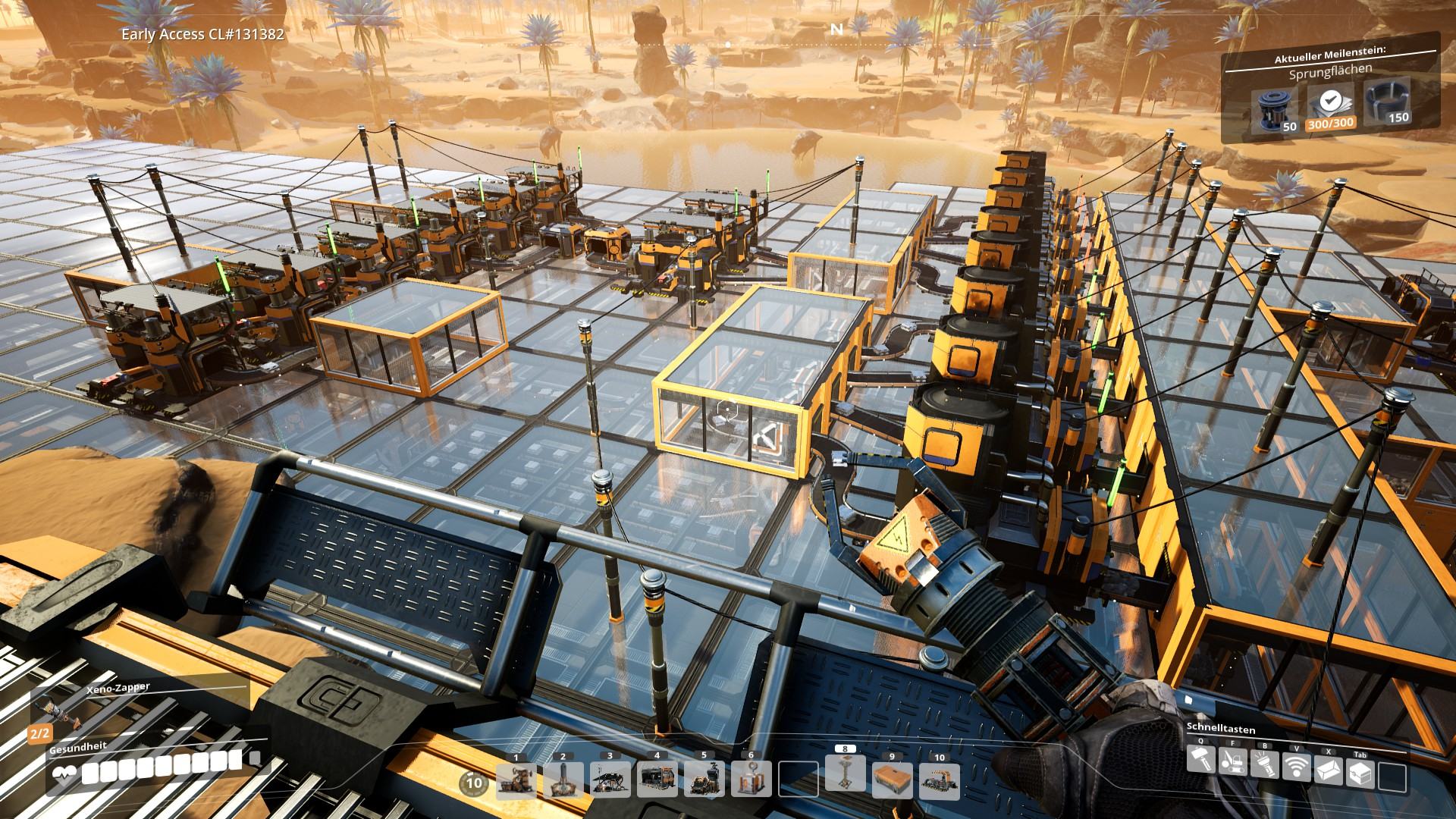Select the power pole in hotbar slot 8
The width and height of the screenshot is (1456, 819).
tap(845, 773)
